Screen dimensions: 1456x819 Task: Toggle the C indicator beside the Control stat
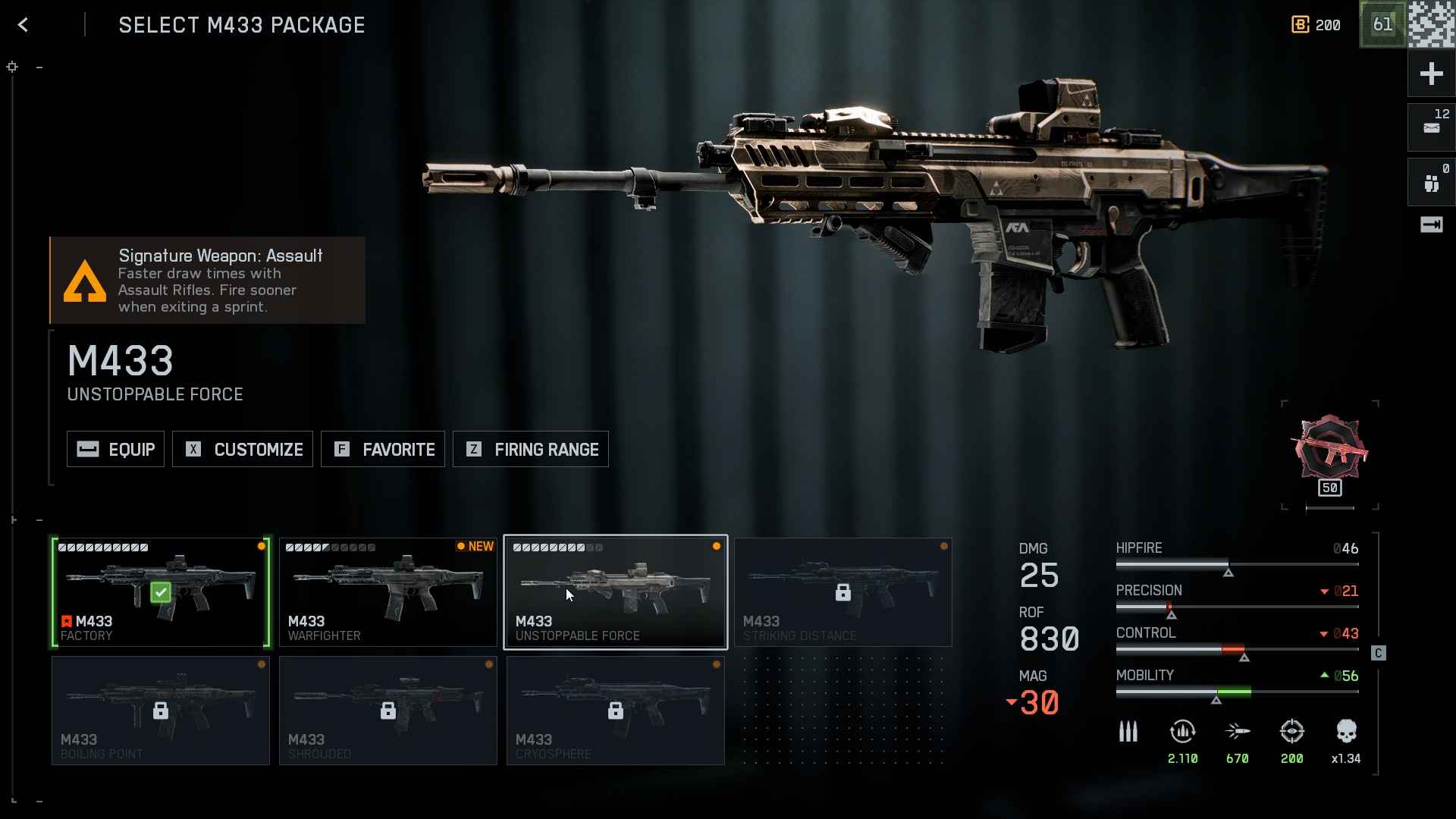tap(1377, 653)
